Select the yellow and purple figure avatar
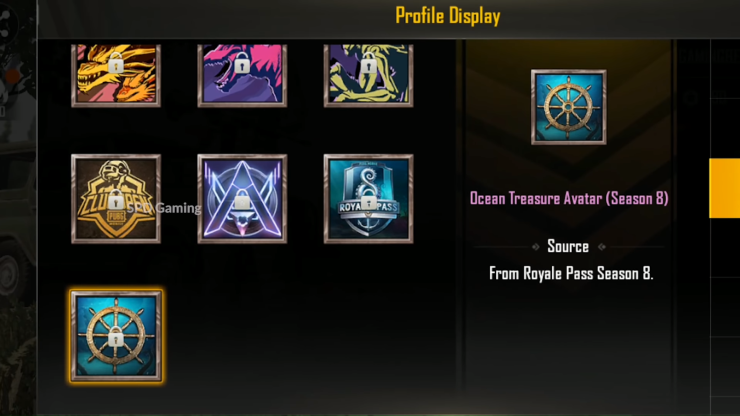Viewport: 740px width, 416px height. pyautogui.click(x=368, y=73)
